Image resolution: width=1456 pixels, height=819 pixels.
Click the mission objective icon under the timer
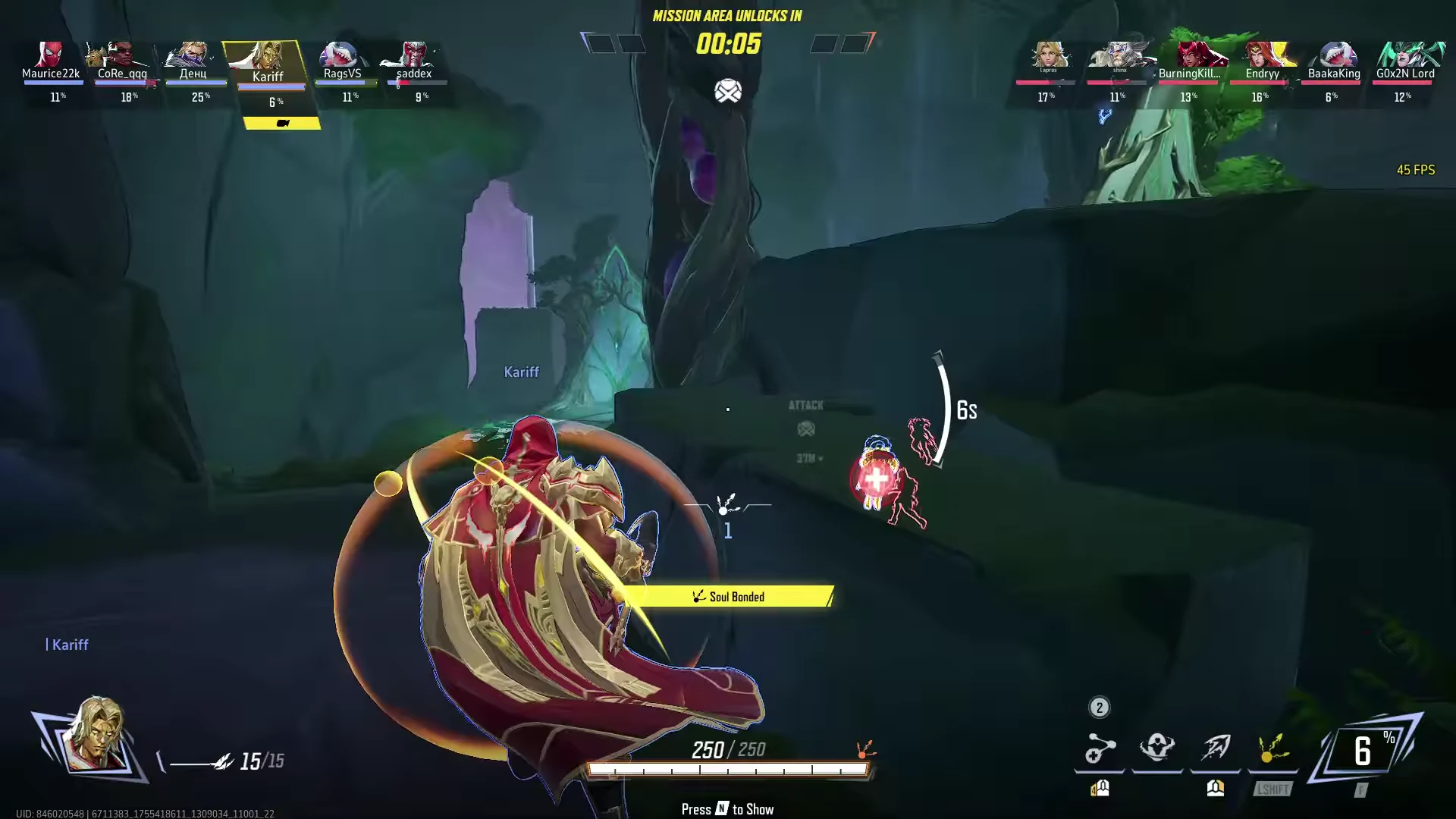point(727,92)
